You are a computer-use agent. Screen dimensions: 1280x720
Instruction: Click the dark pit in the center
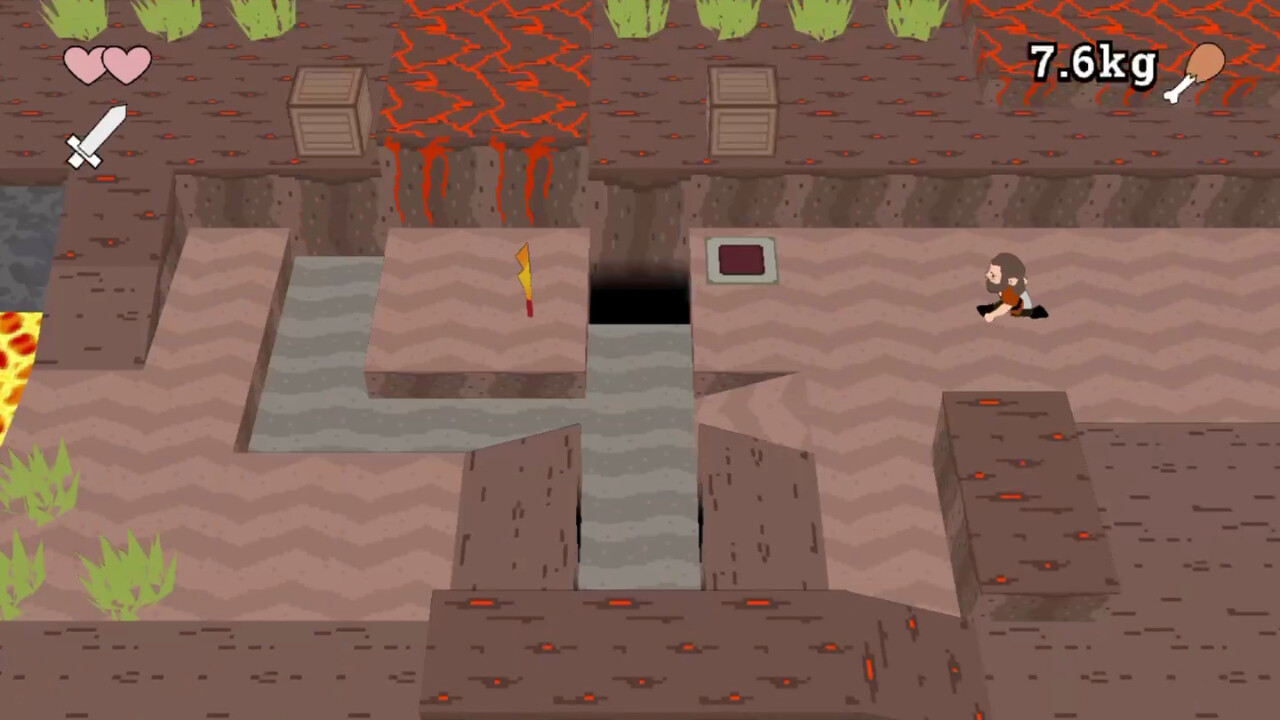point(640,295)
